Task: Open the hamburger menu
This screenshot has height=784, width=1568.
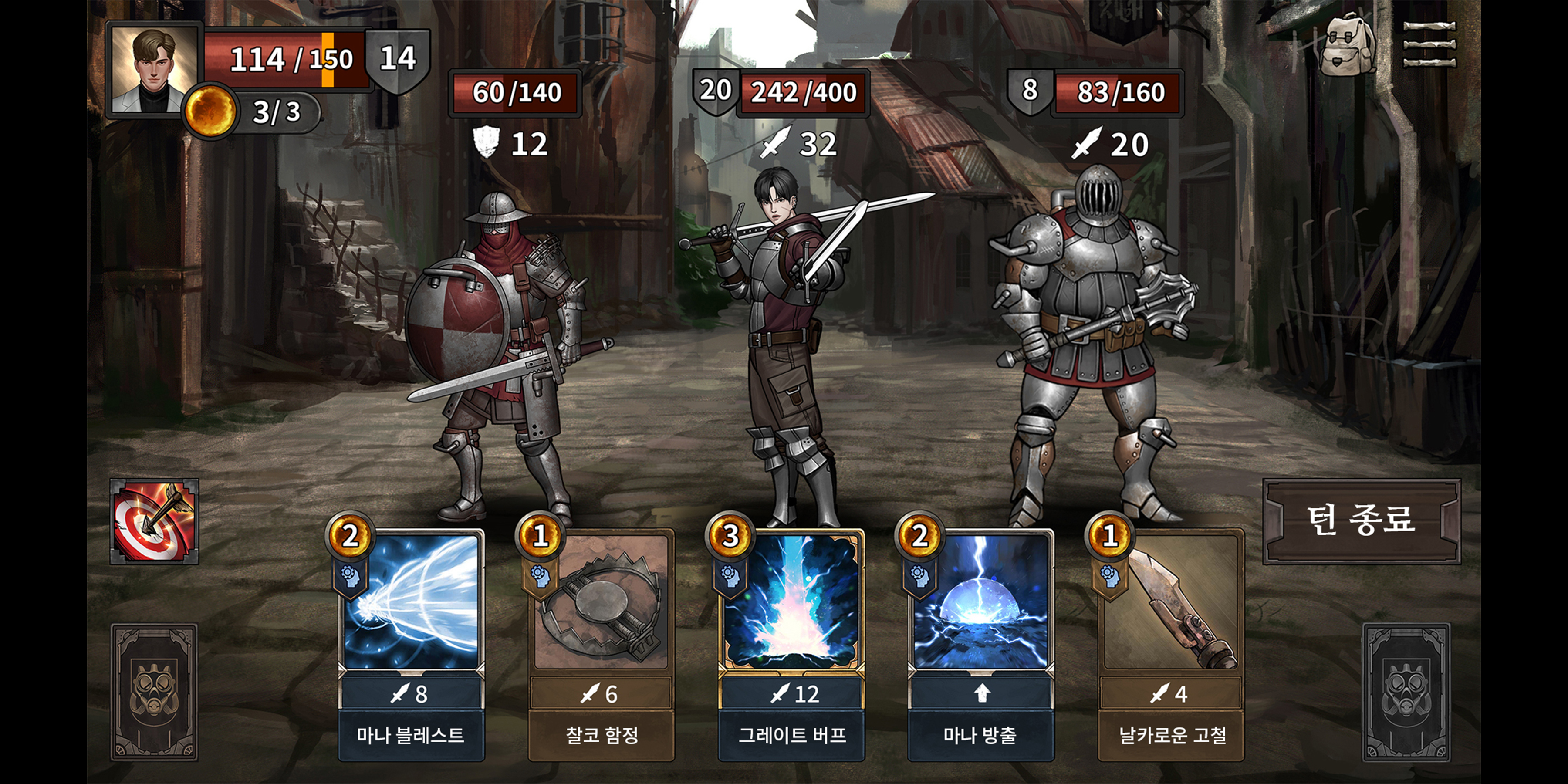Action: tap(1429, 45)
